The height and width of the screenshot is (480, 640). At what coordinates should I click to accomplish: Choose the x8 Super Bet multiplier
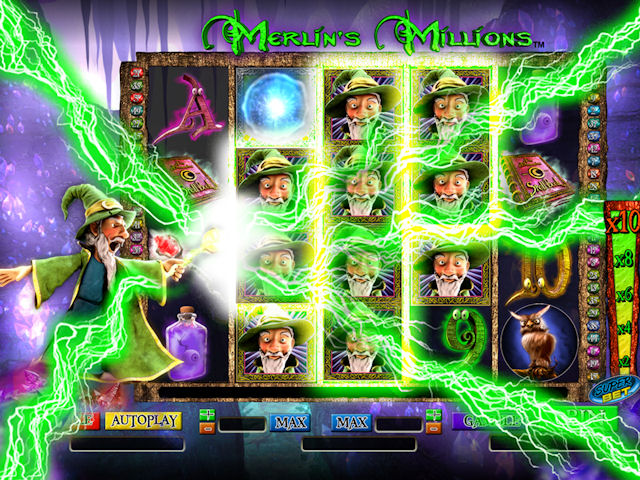coord(622,260)
